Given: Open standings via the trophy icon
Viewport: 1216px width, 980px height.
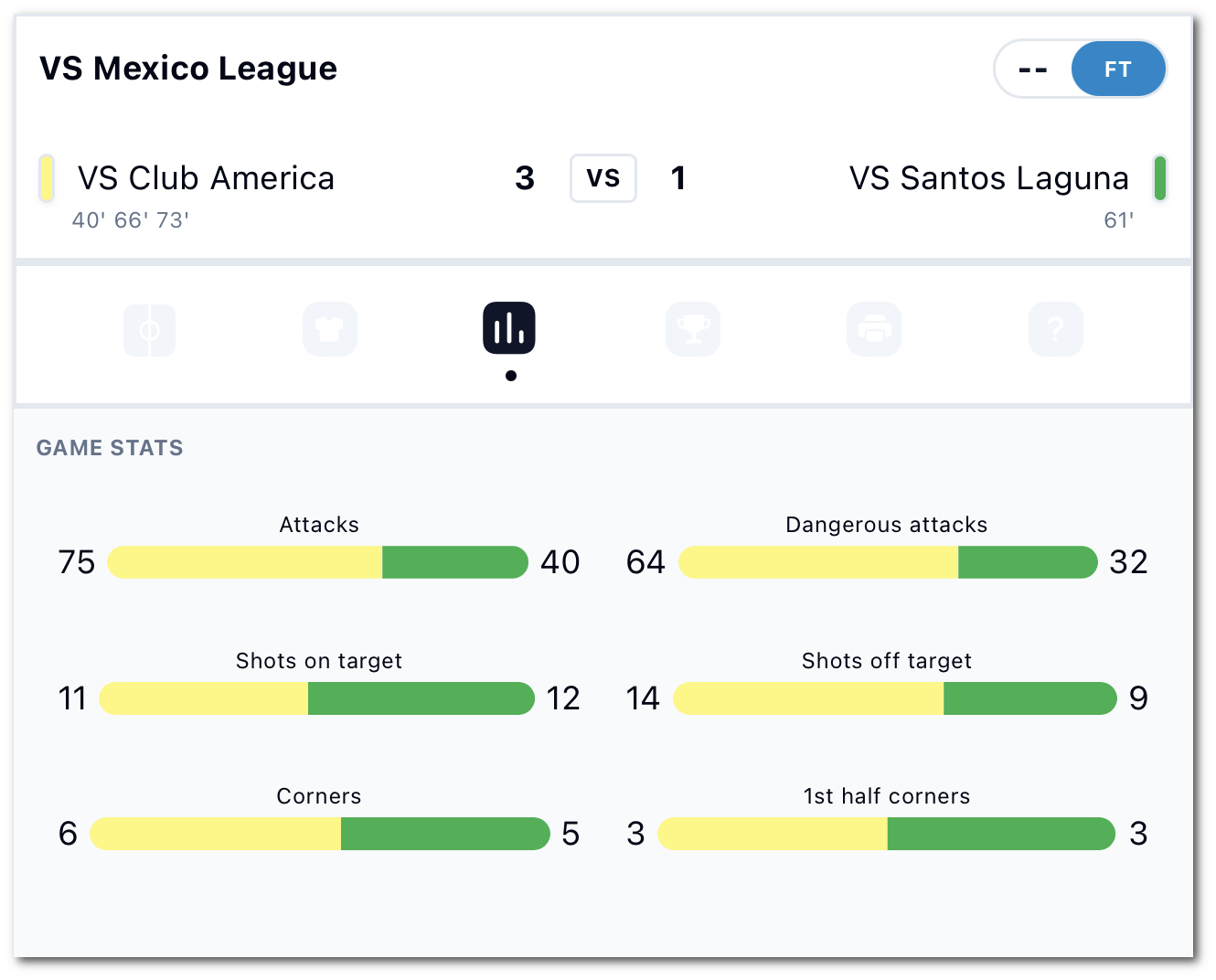Looking at the screenshot, I should coord(693,330).
